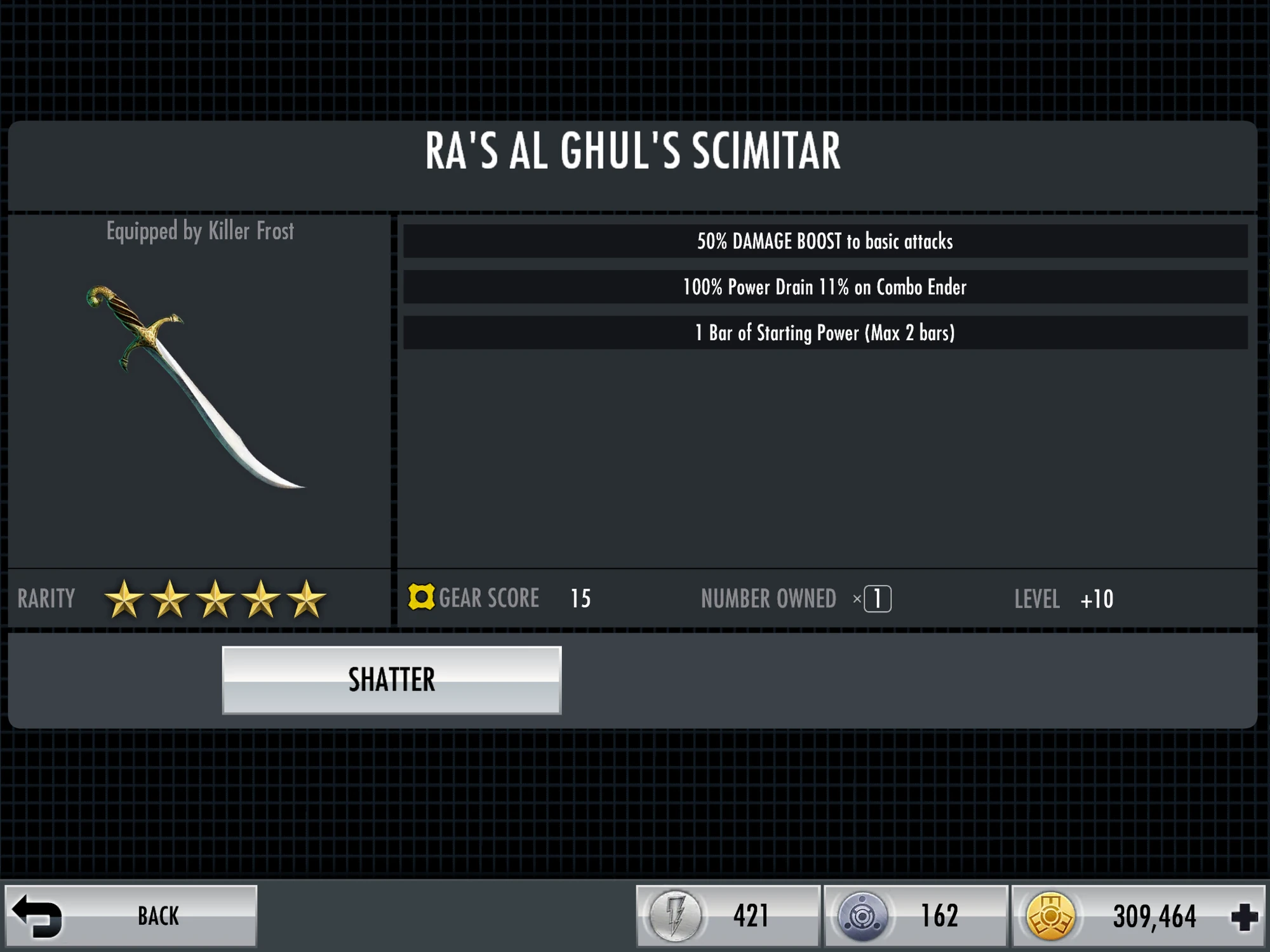
Task: Select the Power Drain on Combo Ender row
Action: [825, 288]
